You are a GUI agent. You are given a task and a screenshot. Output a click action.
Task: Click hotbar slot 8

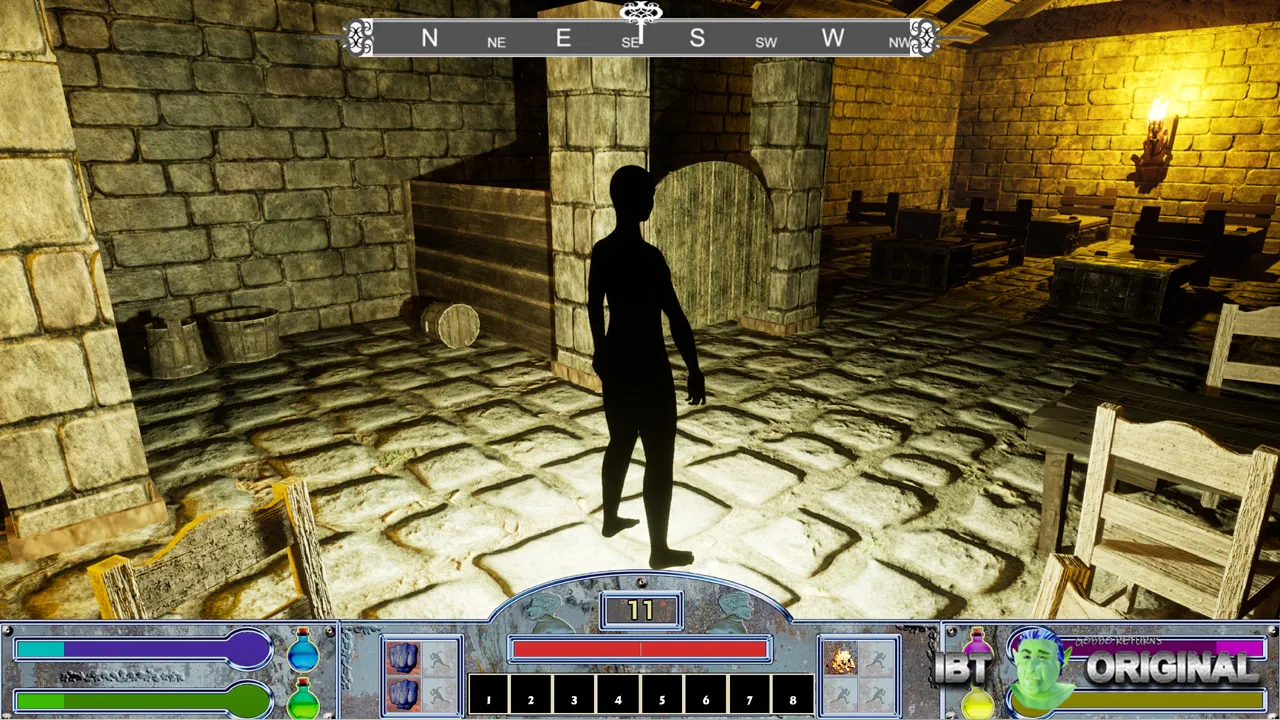792,695
